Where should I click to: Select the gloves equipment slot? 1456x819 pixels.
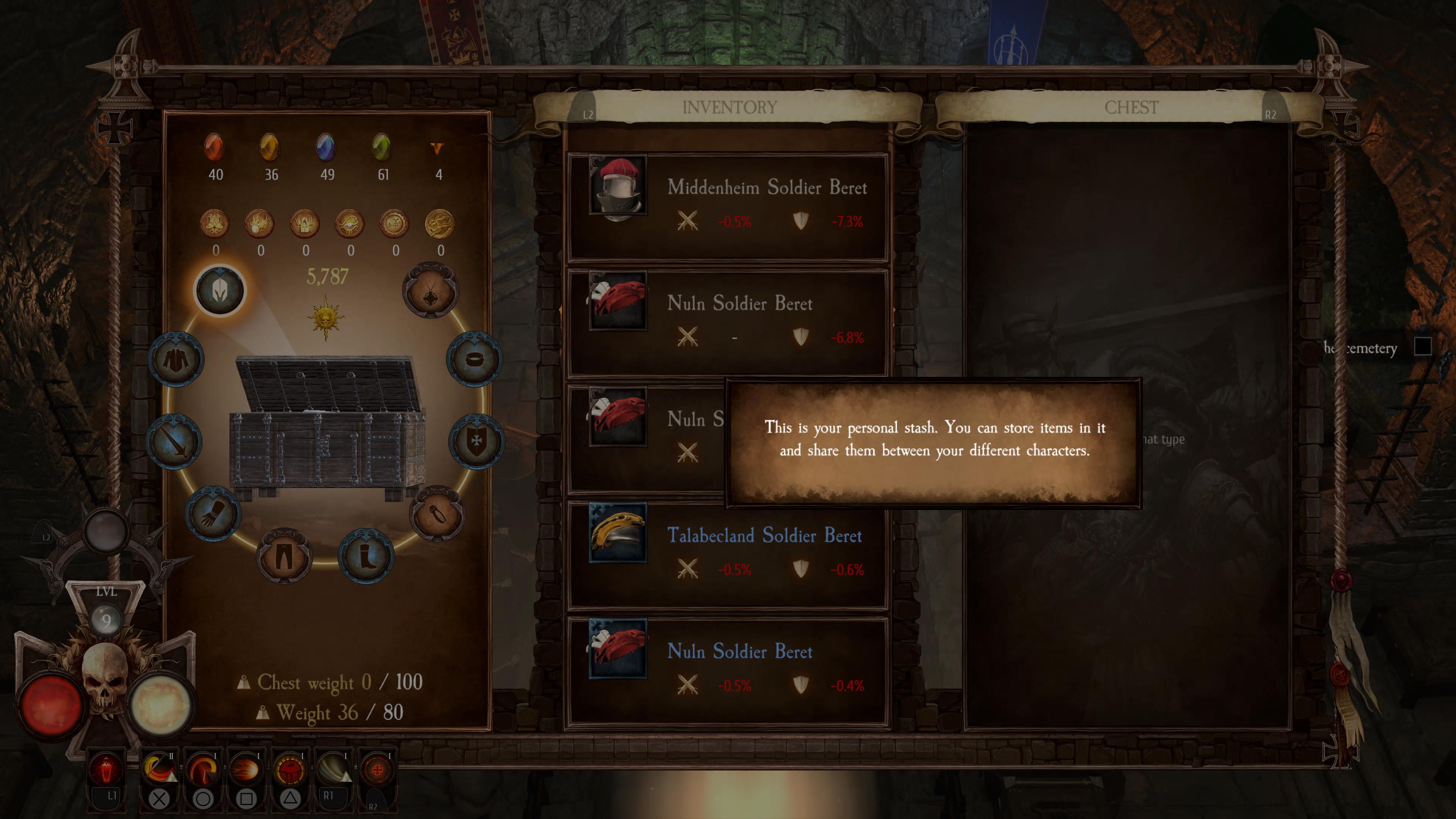(x=213, y=513)
